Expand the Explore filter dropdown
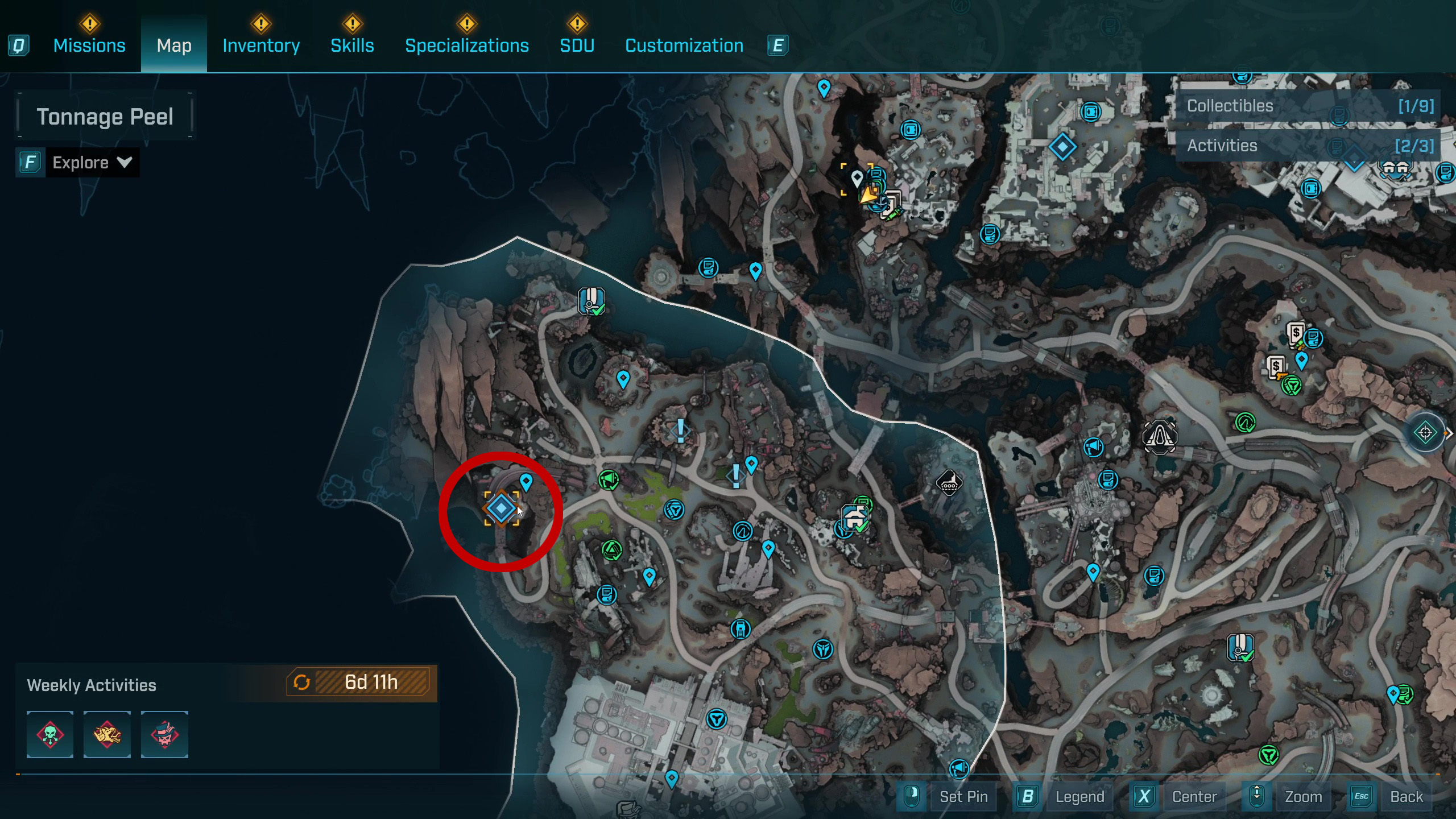 pyautogui.click(x=91, y=163)
